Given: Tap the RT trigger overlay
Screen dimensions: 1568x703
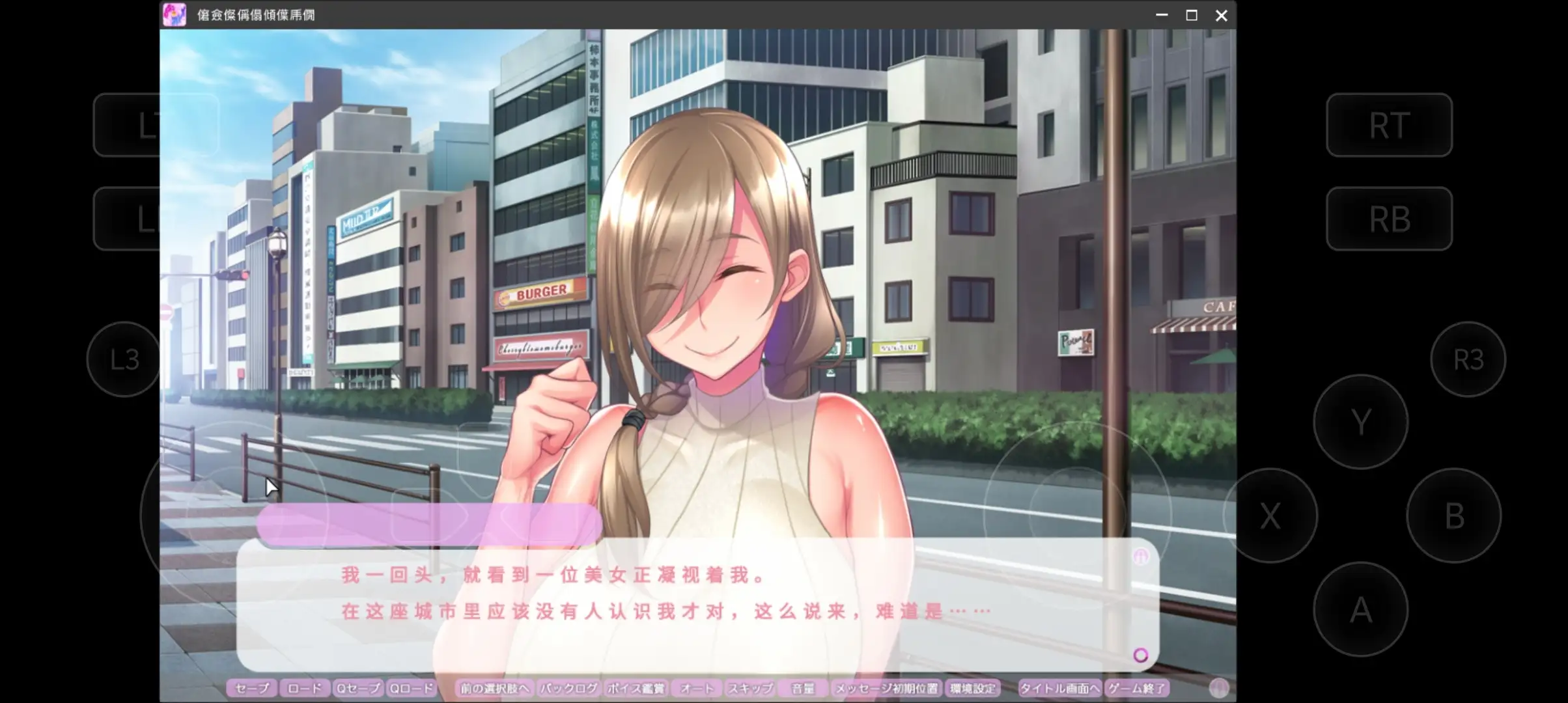Looking at the screenshot, I should 1389,125.
